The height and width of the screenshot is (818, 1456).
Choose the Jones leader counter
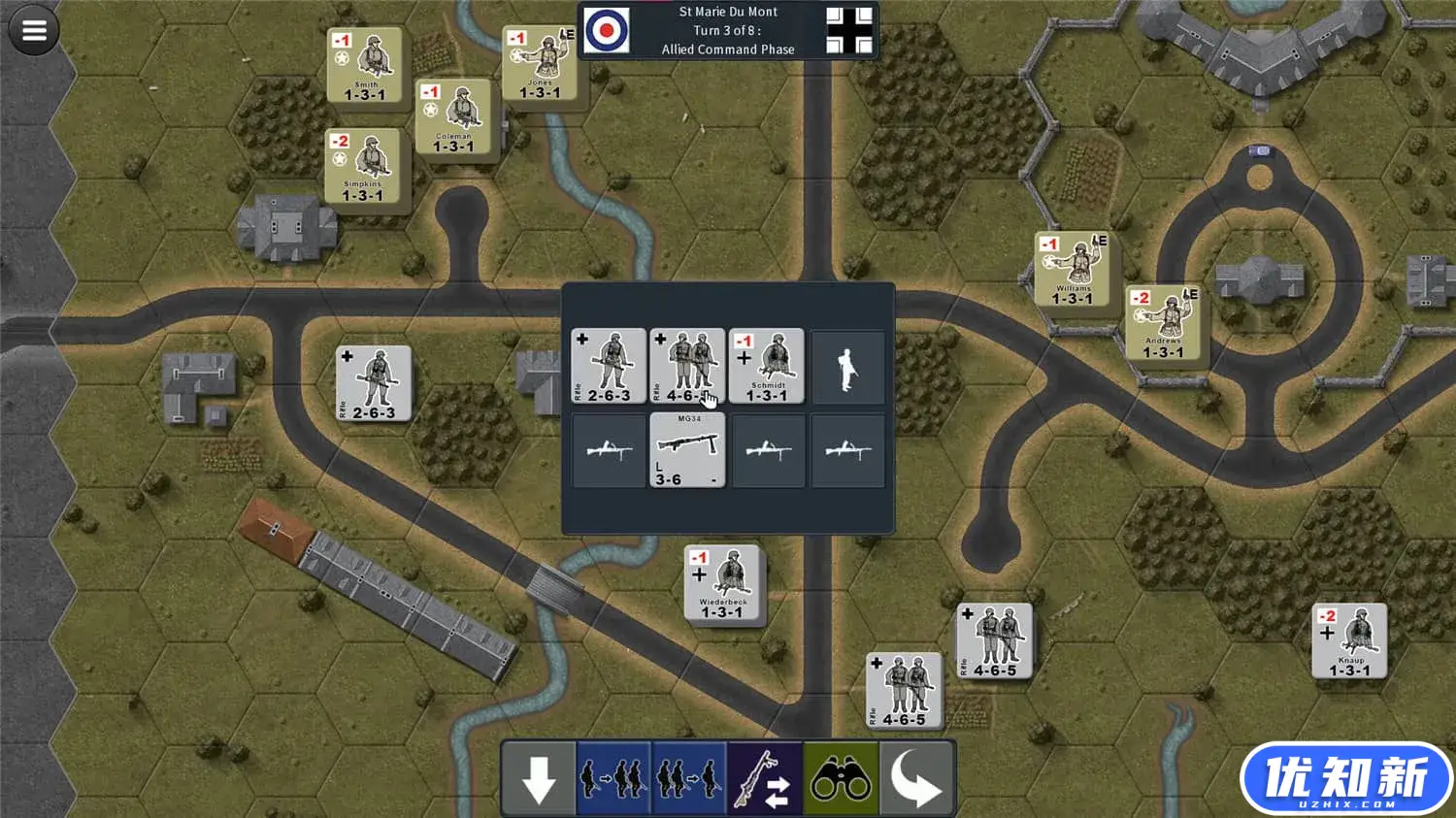point(540,63)
